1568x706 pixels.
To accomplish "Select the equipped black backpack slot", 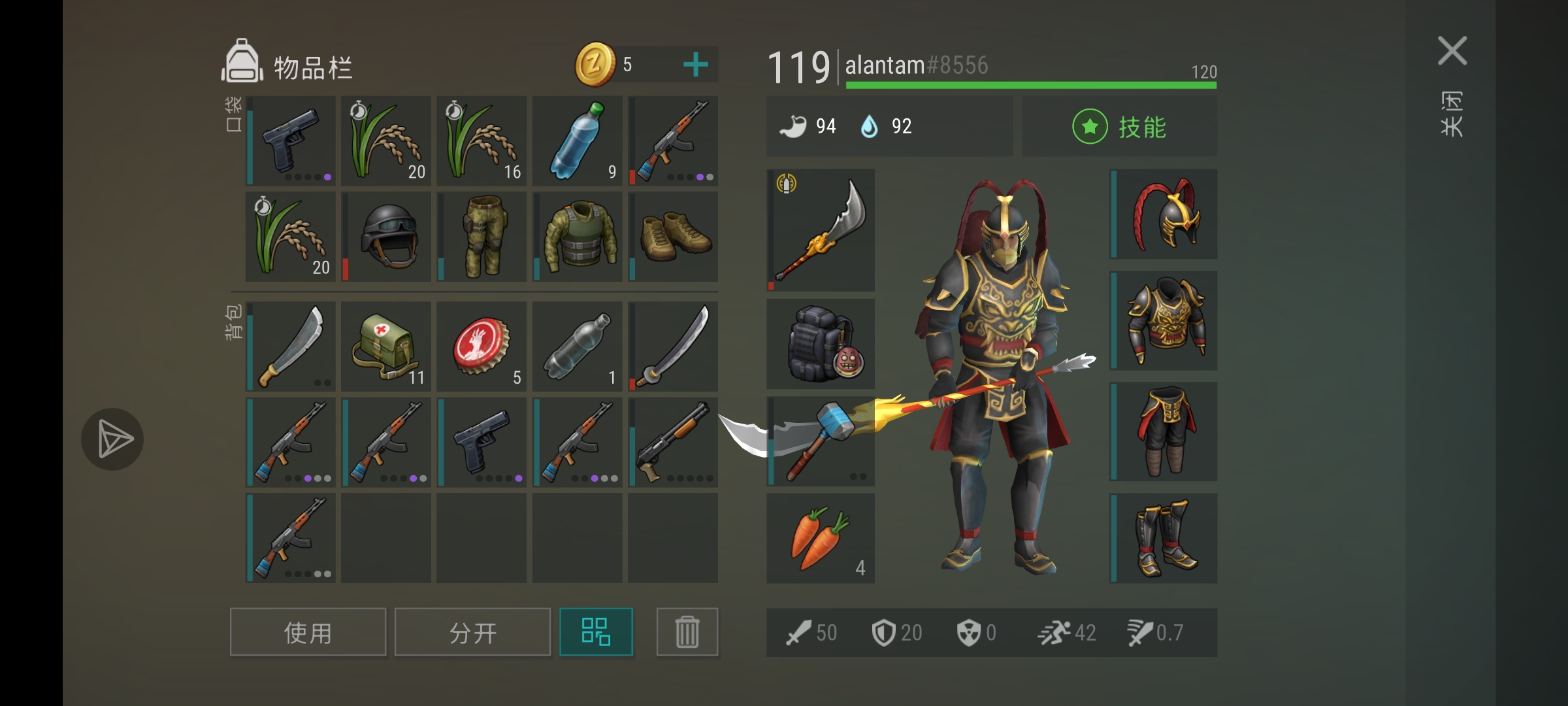I will [x=821, y=345].
